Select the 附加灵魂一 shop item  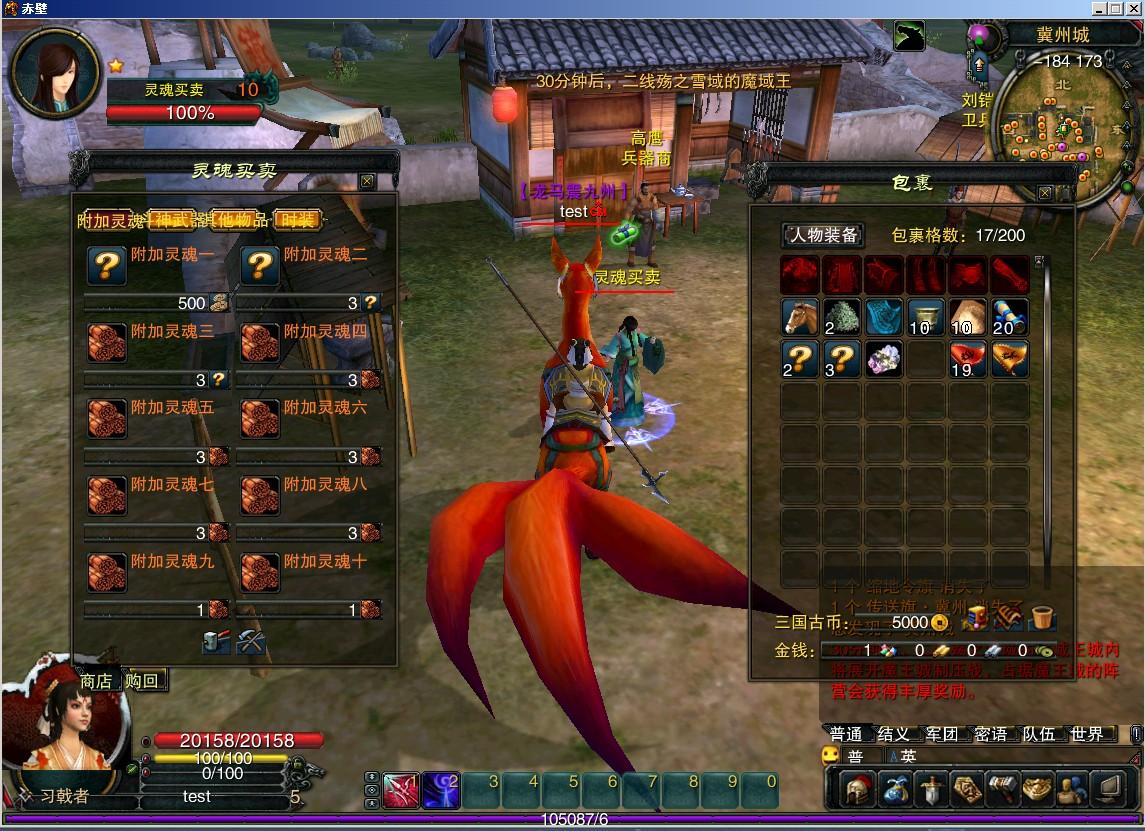[106, 266]
